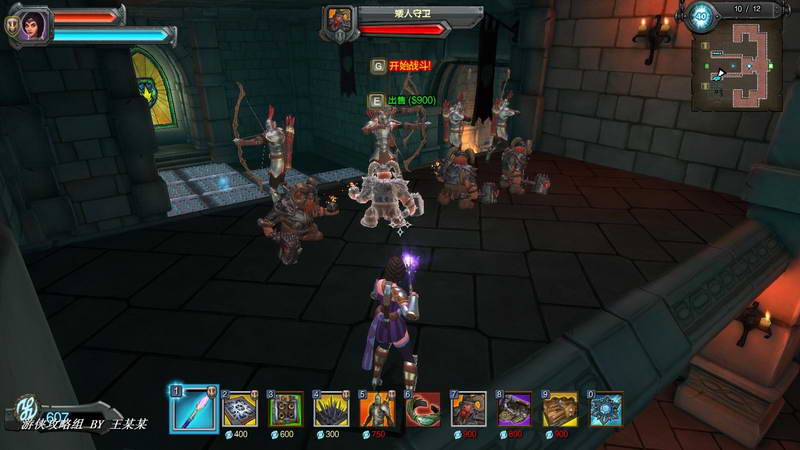The height and width of the screenshot is (450, 800).
Task: Pick the 300-cost black spike trap
Action: [x=333, y=409]
